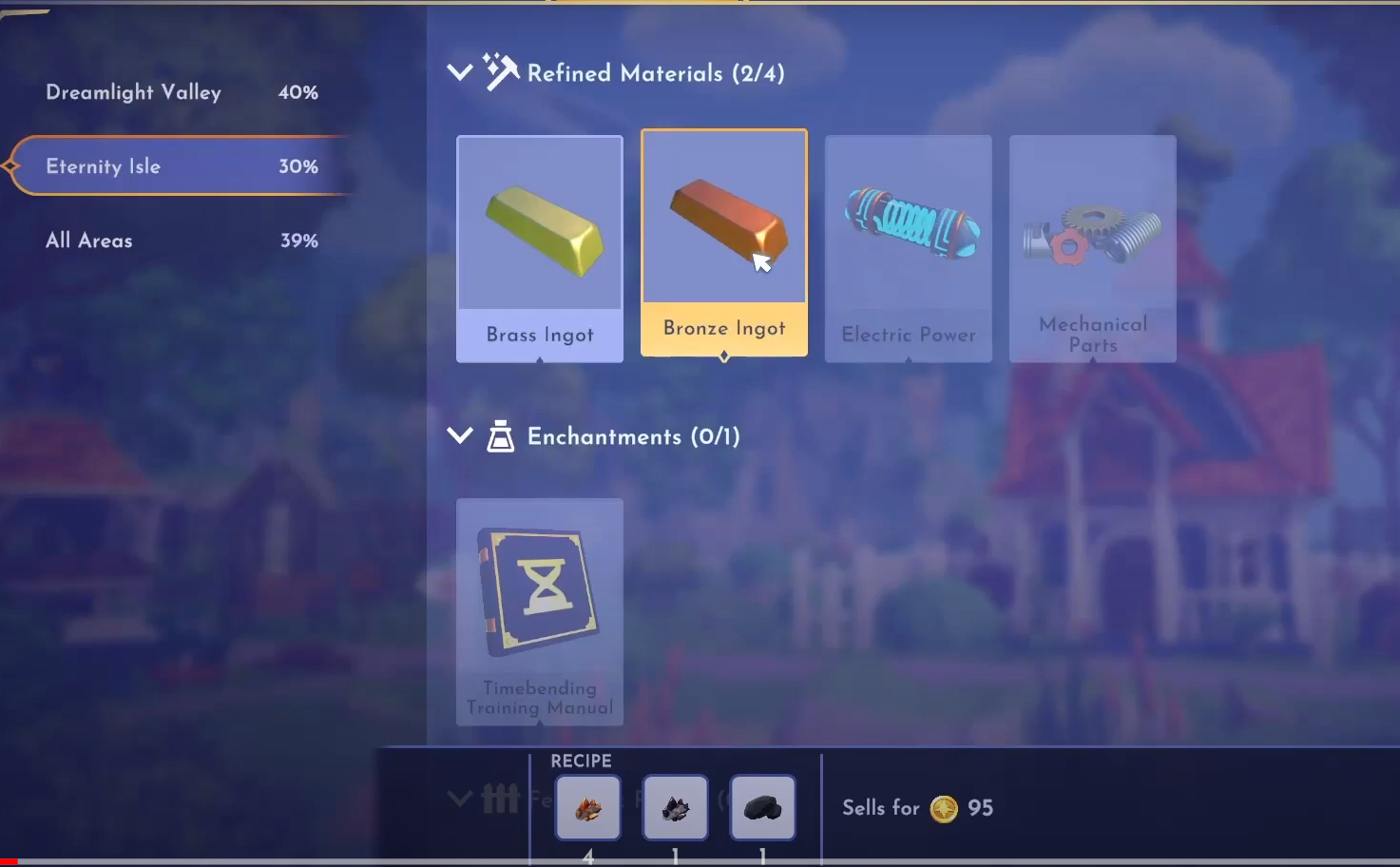Choose the Bronze Ingot tile

[724, 242]
